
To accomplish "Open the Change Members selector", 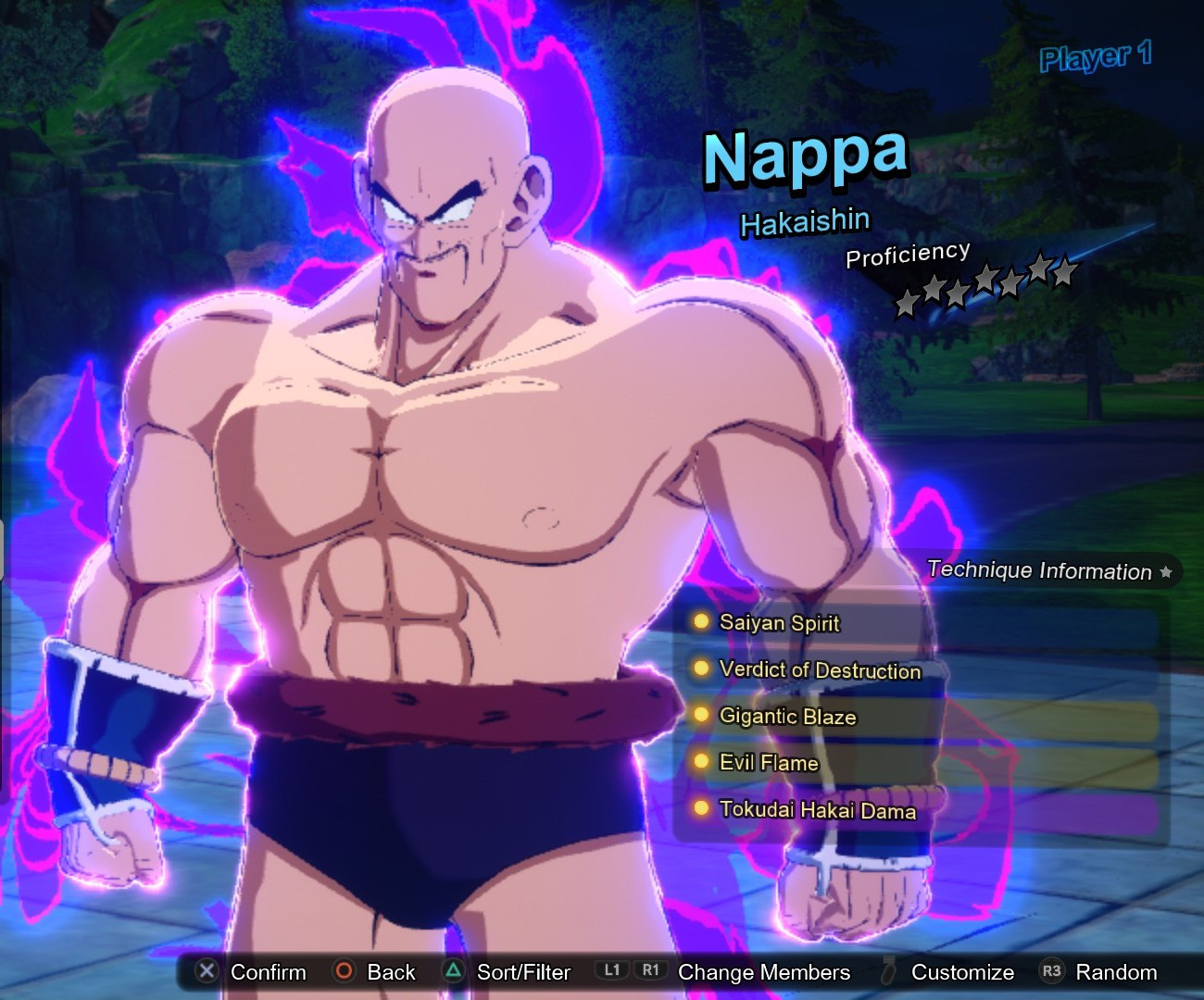I will click(x=763, y=972).
